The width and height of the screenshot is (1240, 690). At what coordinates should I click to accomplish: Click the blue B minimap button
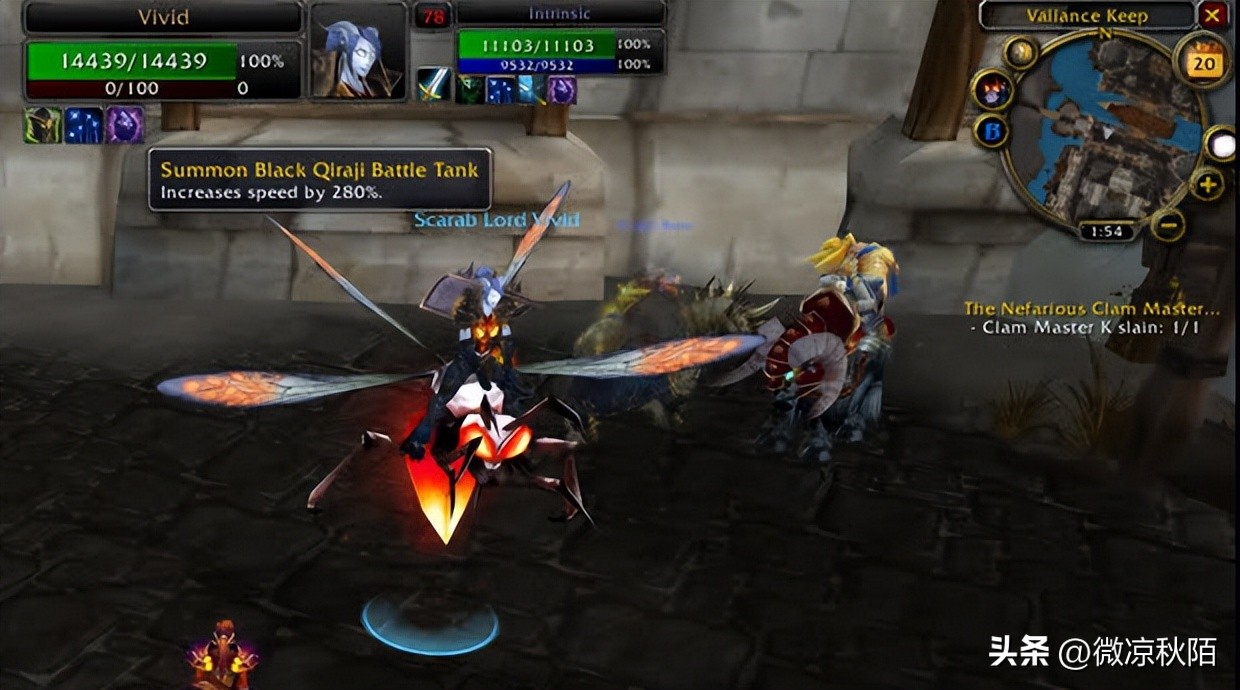[991, 131]
